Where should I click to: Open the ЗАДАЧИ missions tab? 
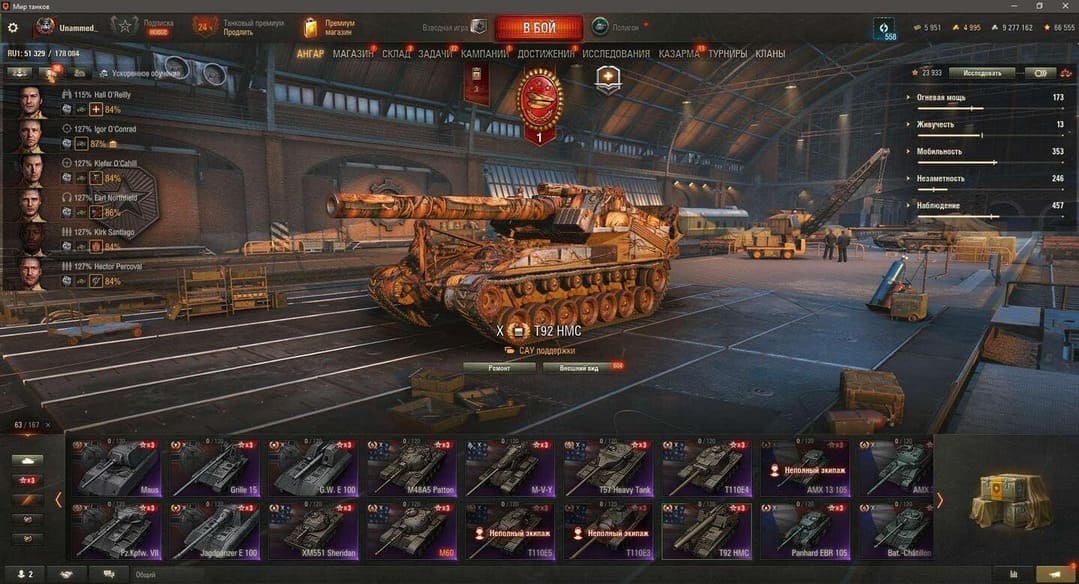click(x=435, y=53)
